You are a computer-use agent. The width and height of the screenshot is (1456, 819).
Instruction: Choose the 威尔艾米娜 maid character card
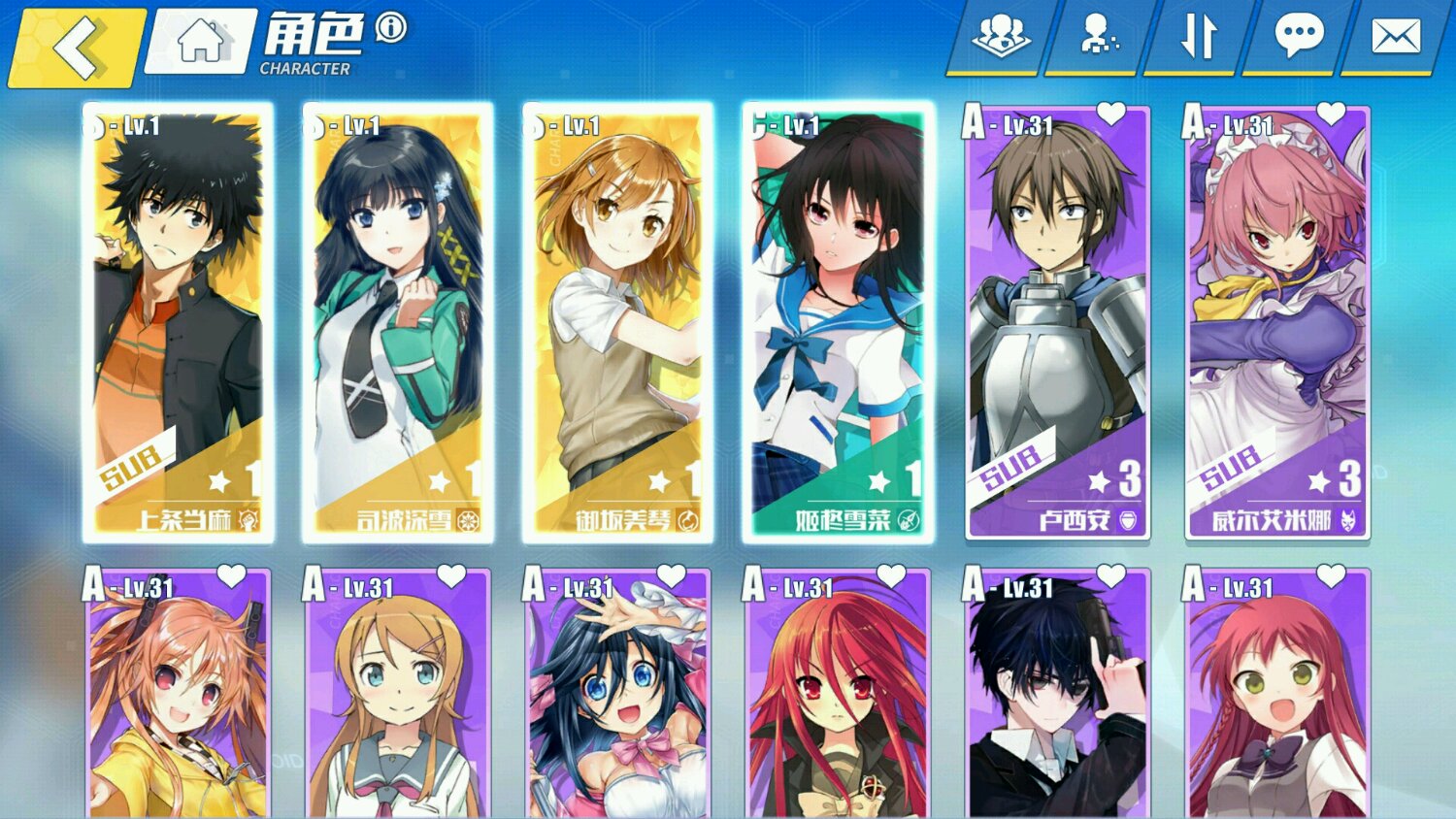tap(1277, 322)
